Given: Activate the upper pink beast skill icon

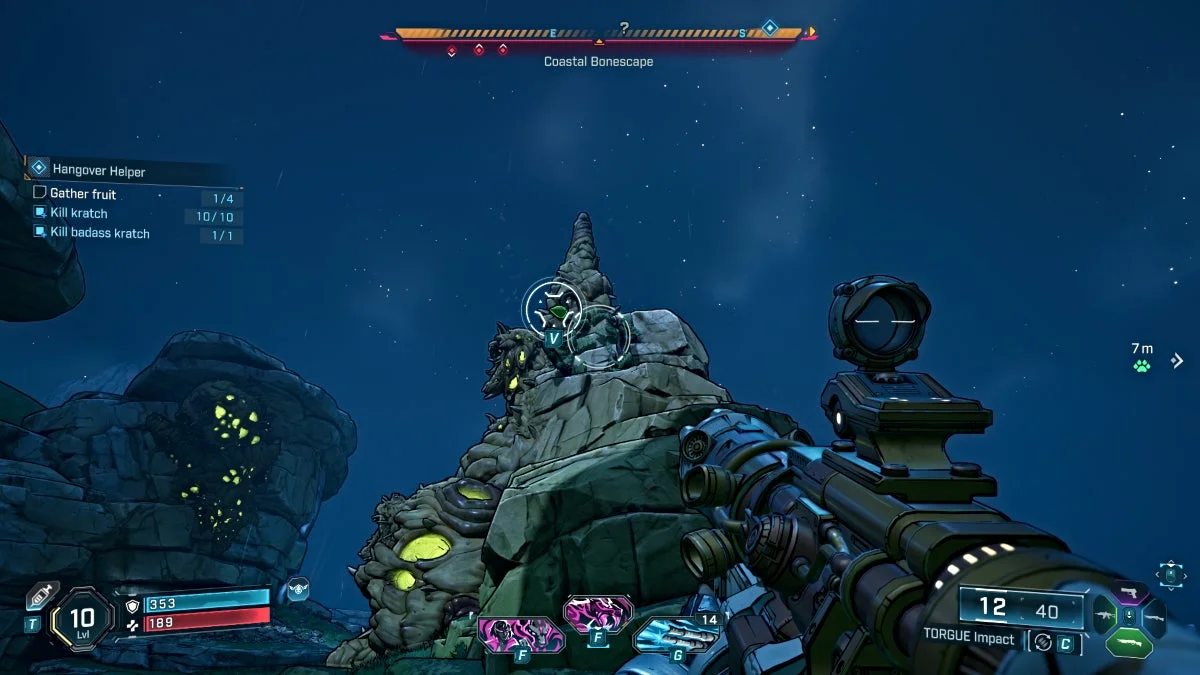Looking at the screenshot, I should click(598, 613).
